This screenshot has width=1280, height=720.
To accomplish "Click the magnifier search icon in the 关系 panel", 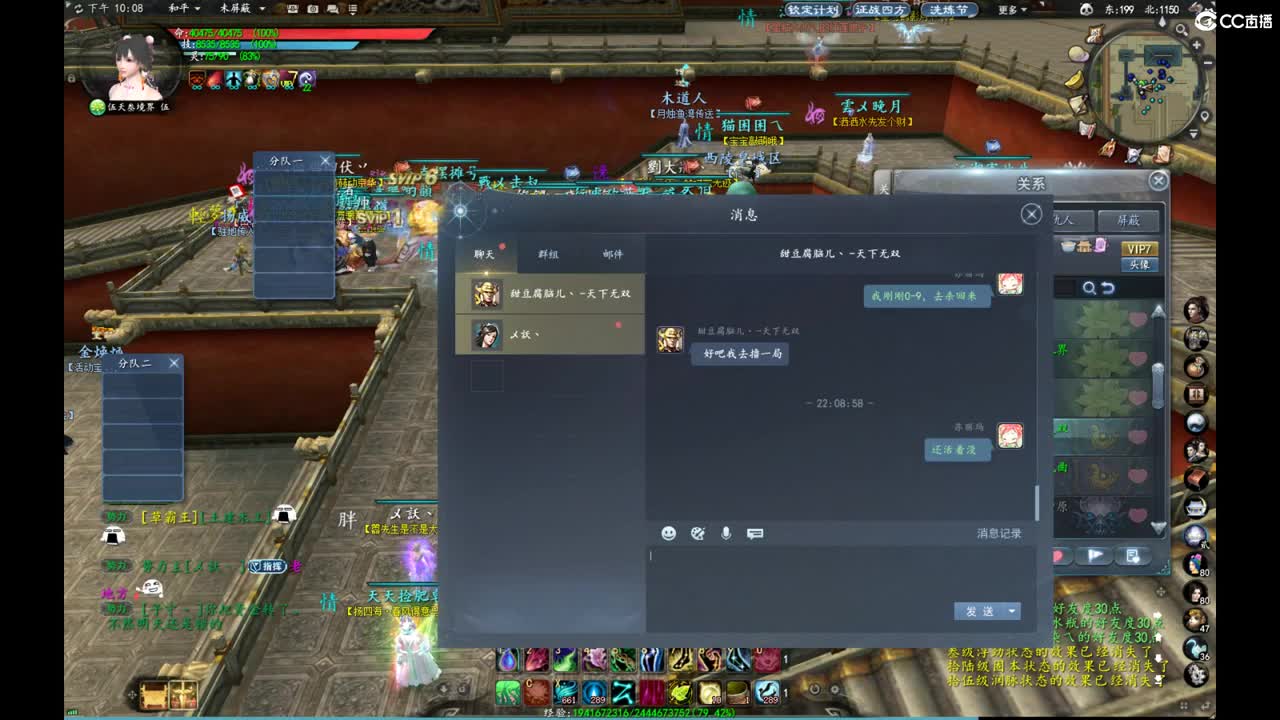I will click(x=1089, y=288).
